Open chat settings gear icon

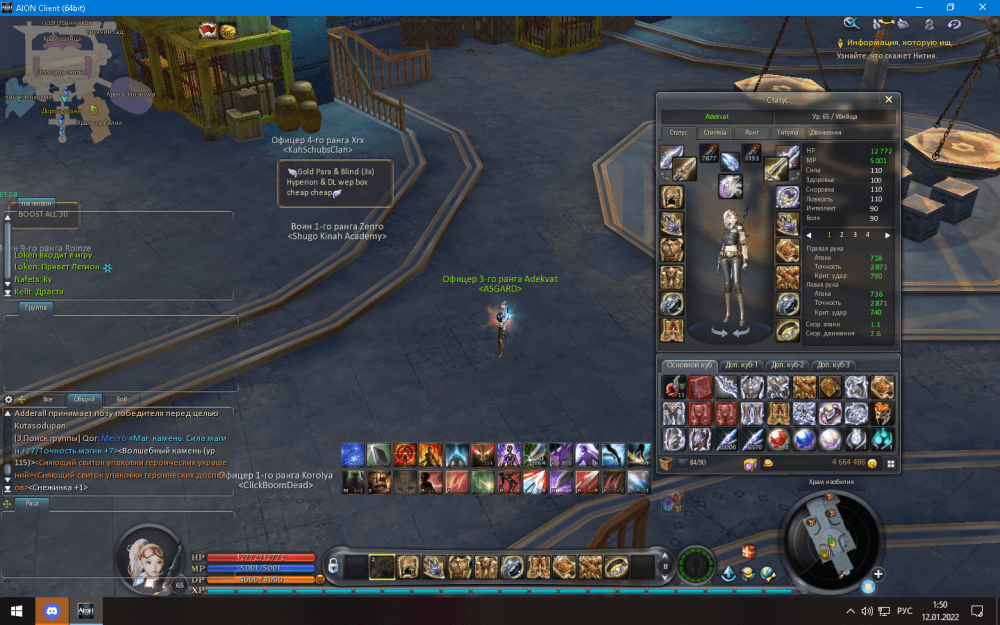click(x=9, y=399)
